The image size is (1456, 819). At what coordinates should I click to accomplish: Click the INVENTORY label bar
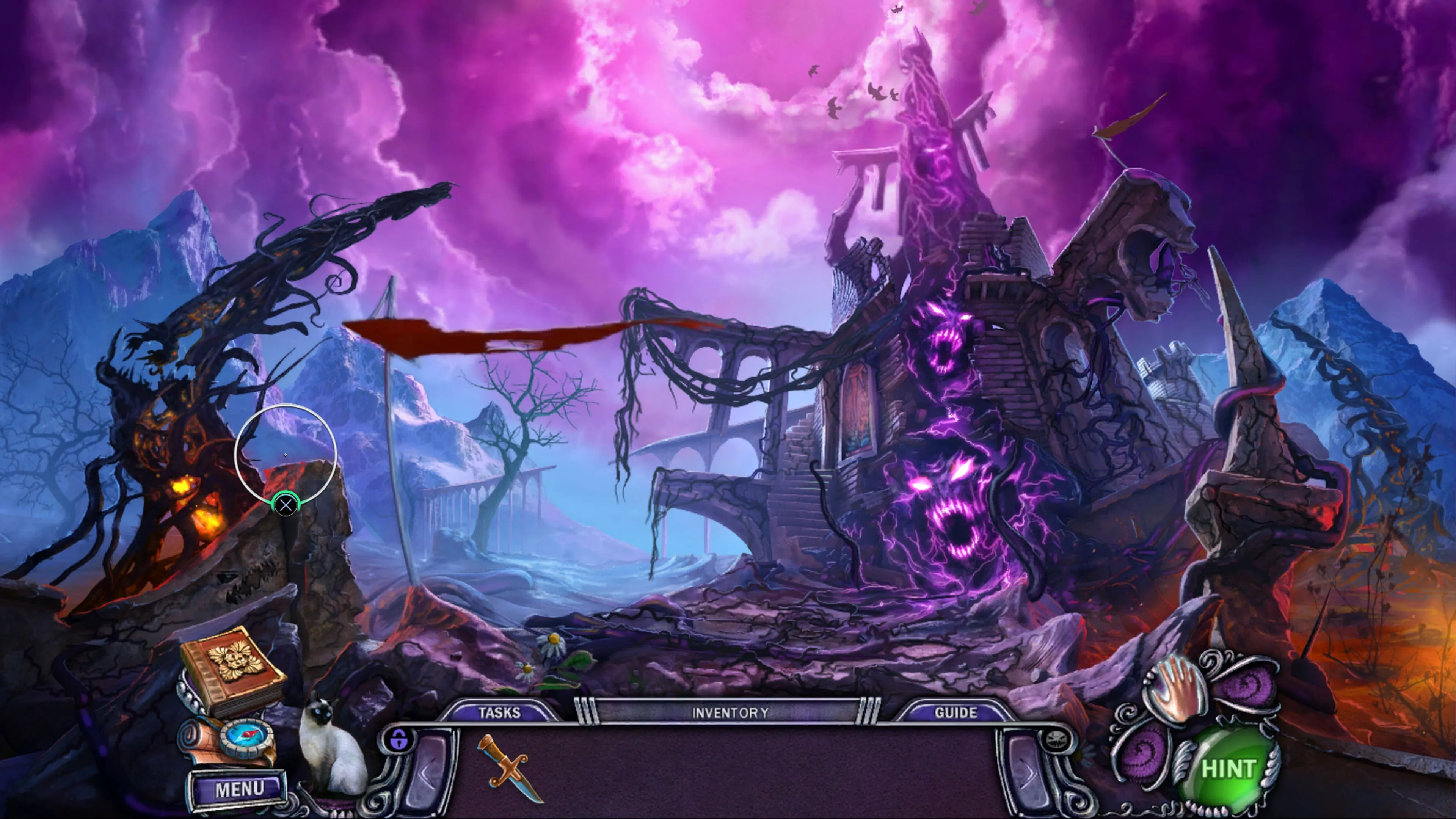pyautogui.click(x=729, y=712)
